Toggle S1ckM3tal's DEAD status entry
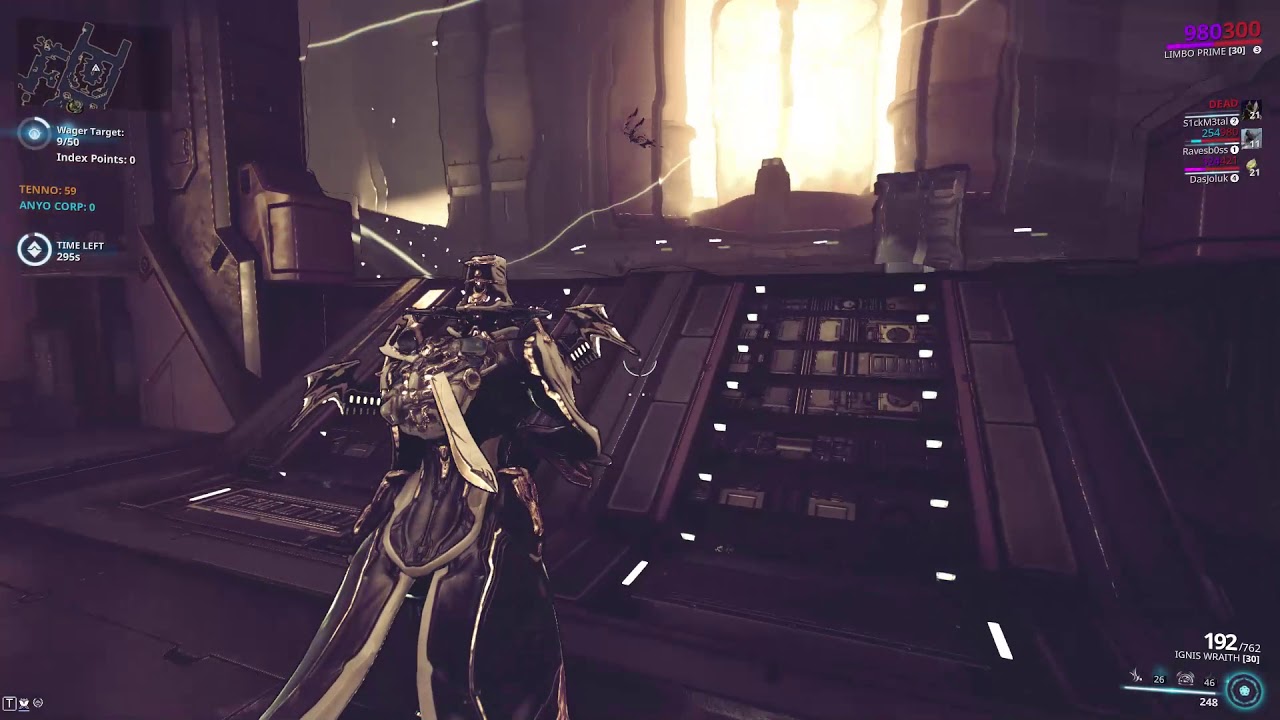The width and height of the screenshot is (1280, 720). point(1223,104)
